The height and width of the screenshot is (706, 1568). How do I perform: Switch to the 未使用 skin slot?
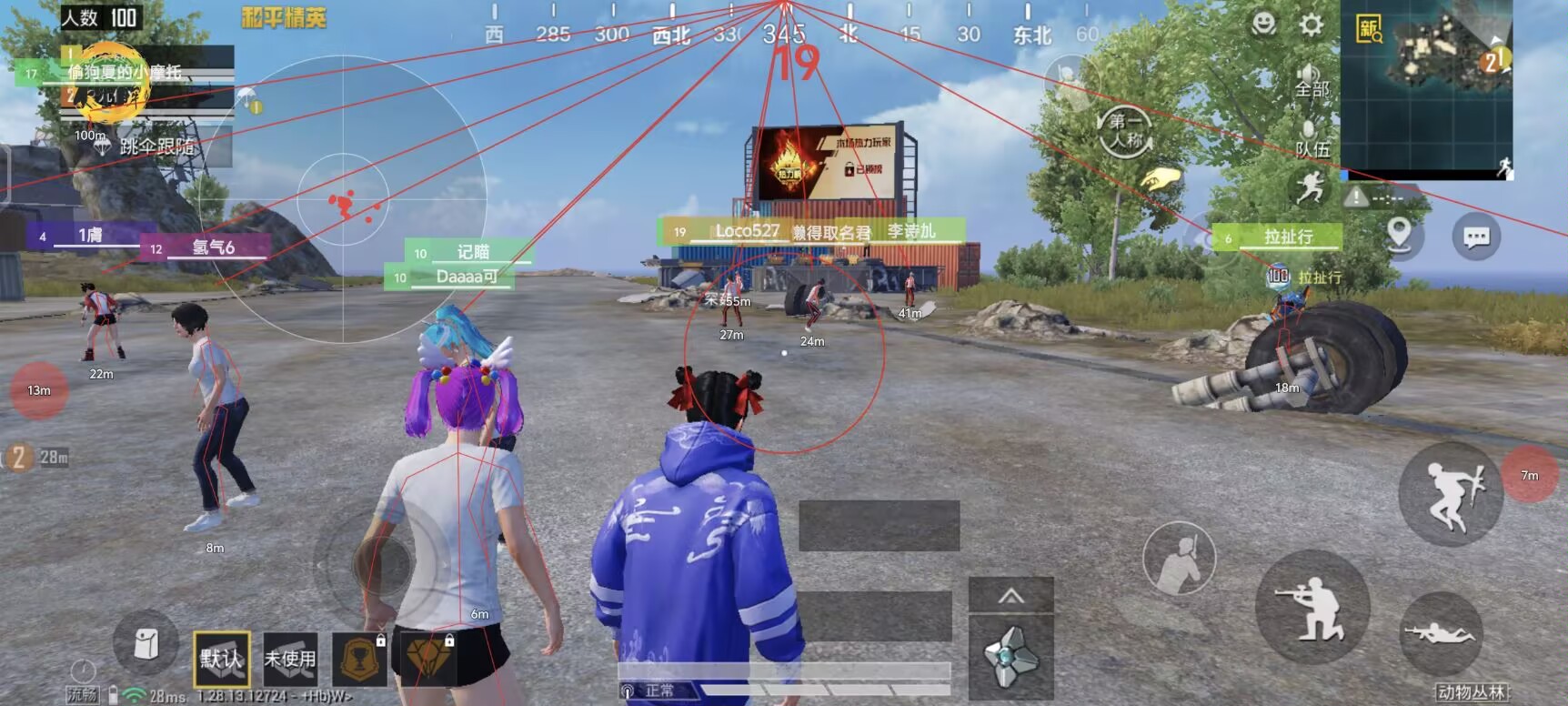(289, 658)
